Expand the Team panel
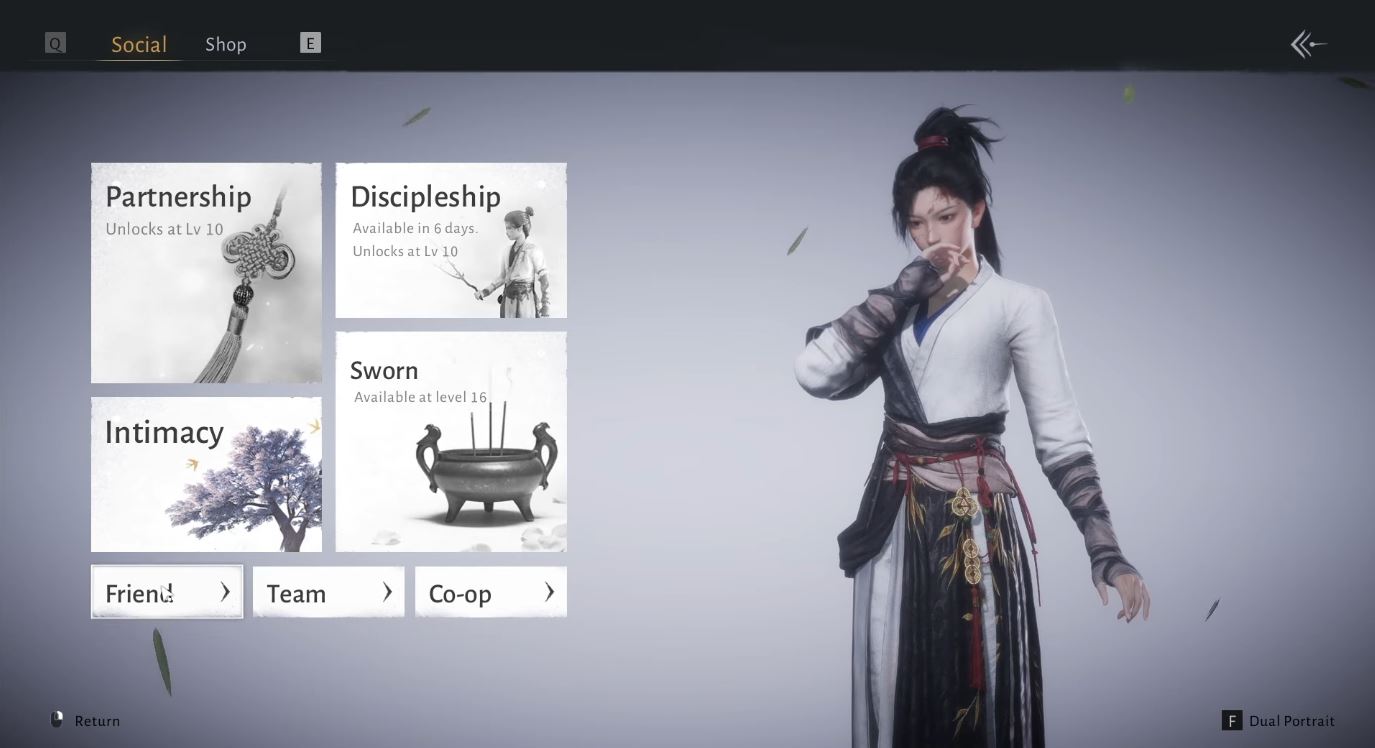1375x748 pixels. [x=328, y=592]
